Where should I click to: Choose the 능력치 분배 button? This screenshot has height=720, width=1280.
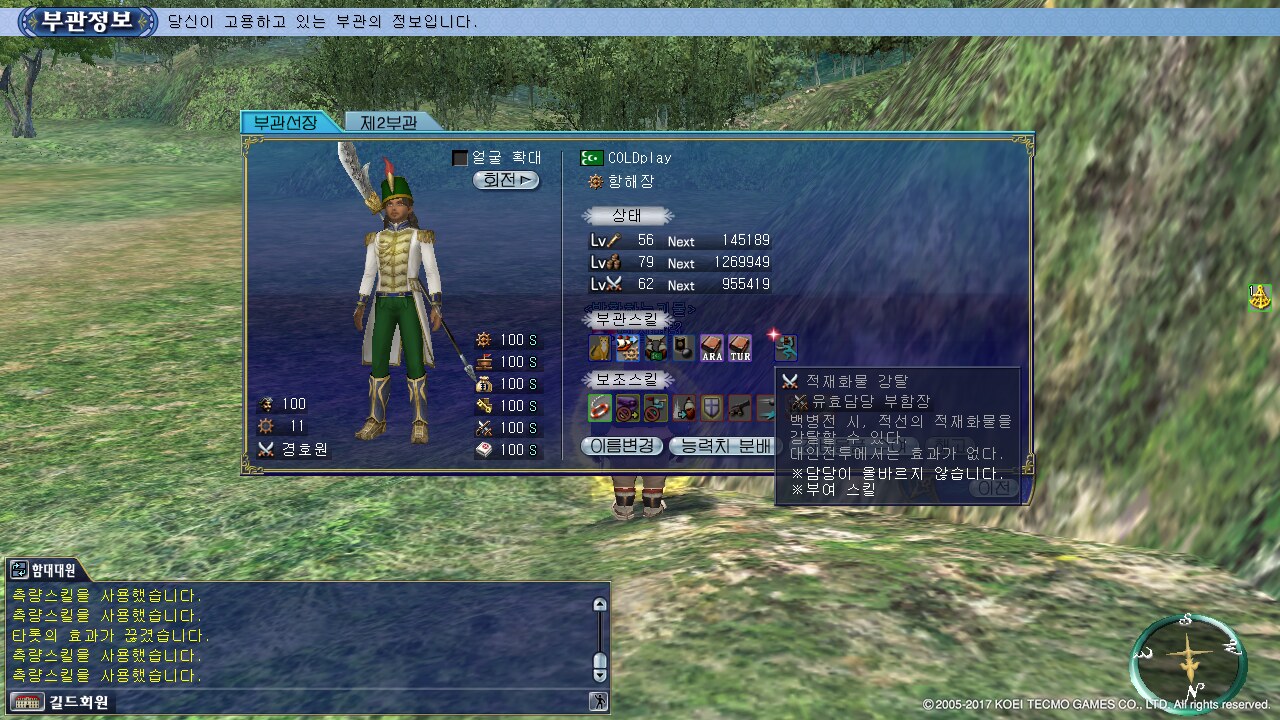tap(722, 446)
